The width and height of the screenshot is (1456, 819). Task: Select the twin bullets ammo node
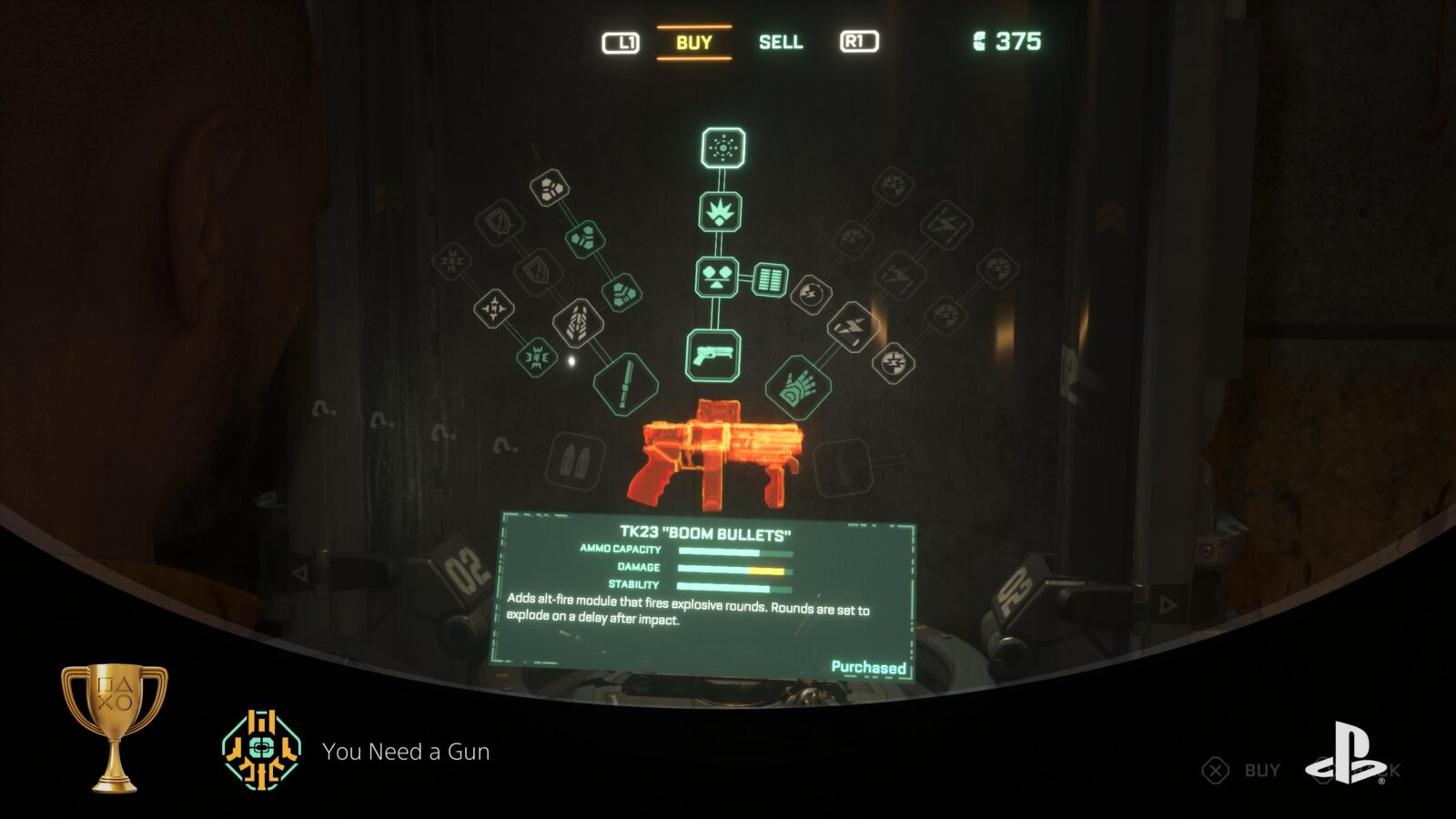[x=575, y=460]
